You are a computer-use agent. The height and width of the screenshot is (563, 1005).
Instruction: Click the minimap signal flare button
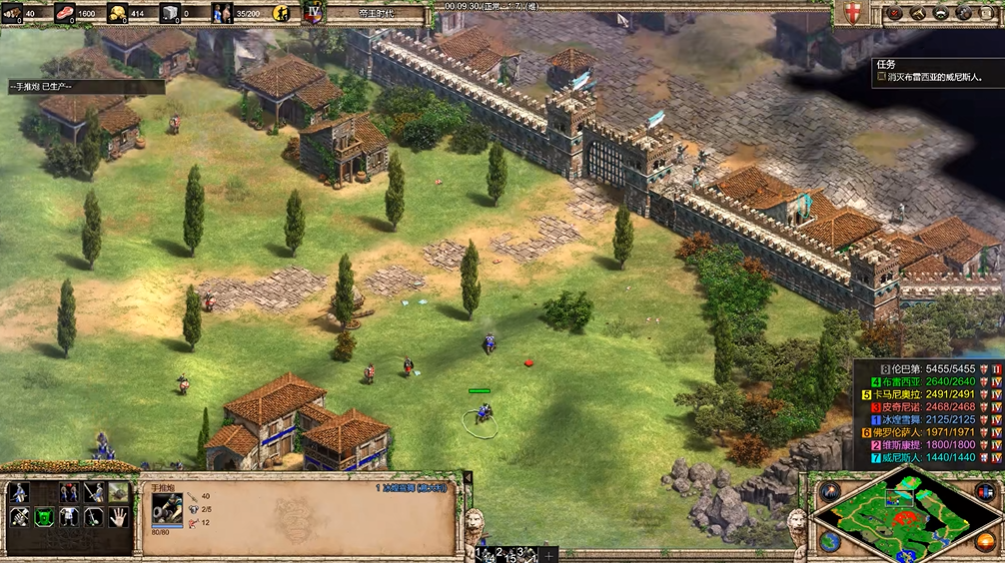pos(830,491)
